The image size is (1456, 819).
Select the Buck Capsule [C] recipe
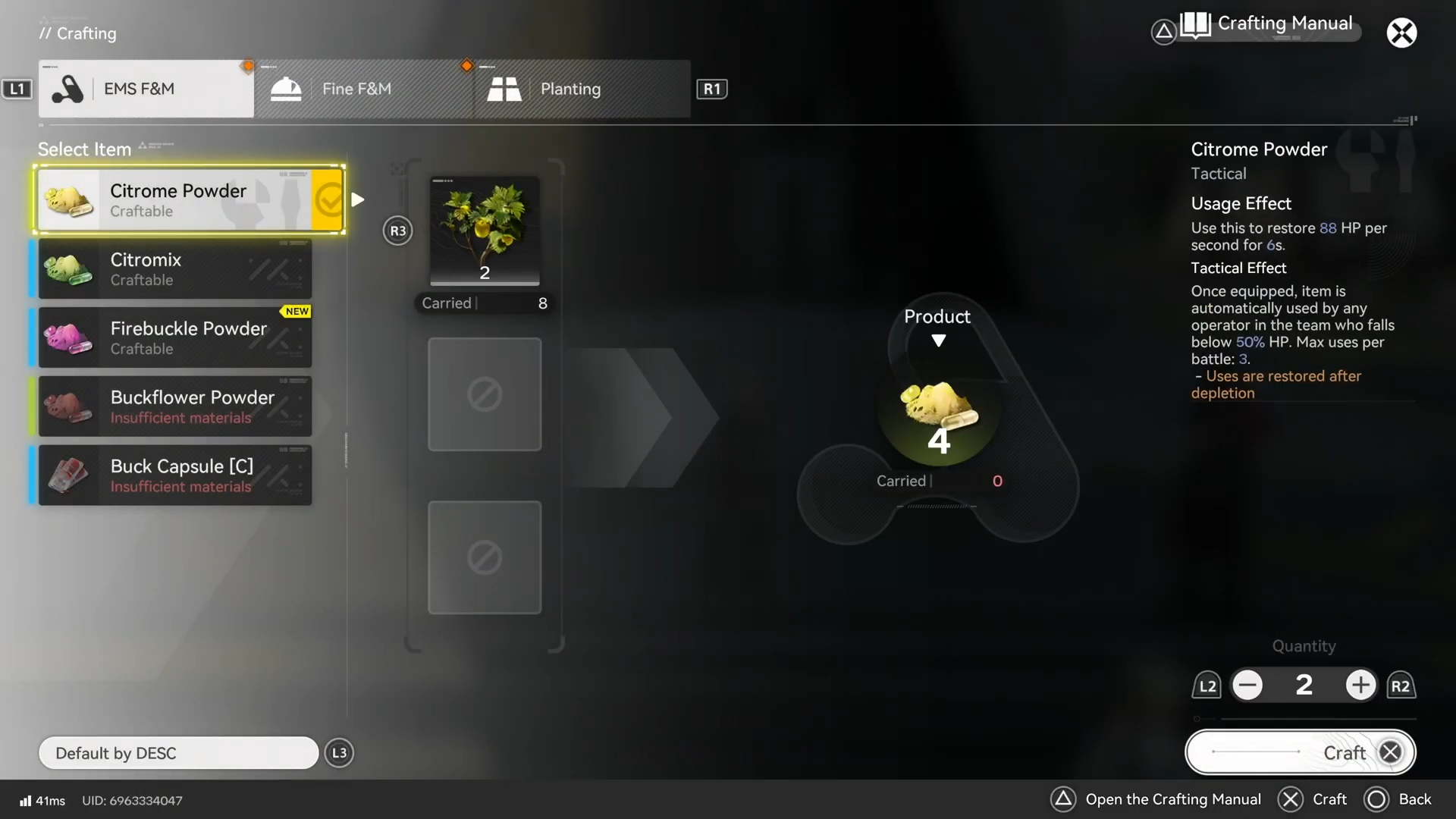click(x=175, y=475)
